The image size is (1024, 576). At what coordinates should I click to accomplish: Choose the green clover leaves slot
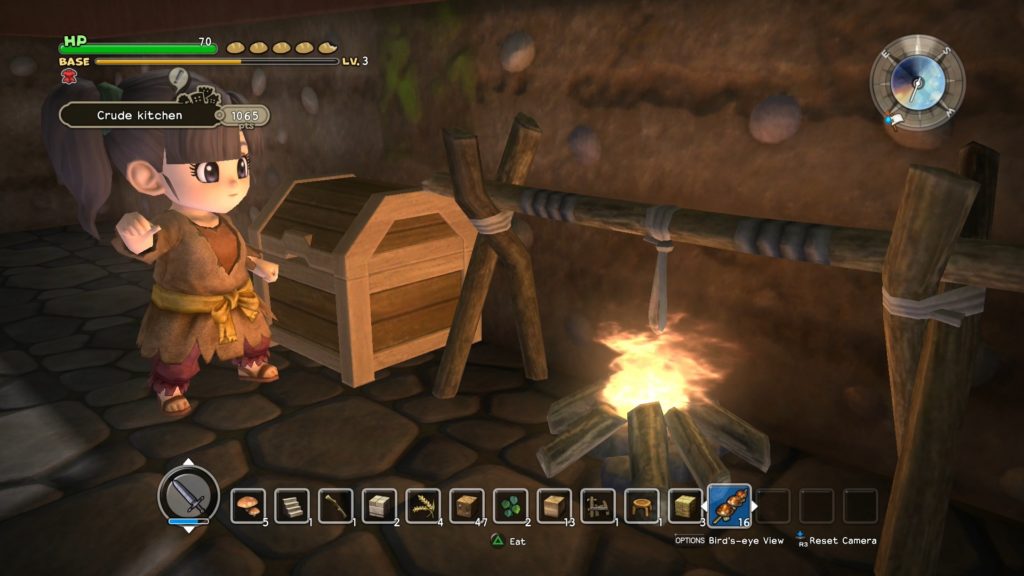(x=511, y=505)
